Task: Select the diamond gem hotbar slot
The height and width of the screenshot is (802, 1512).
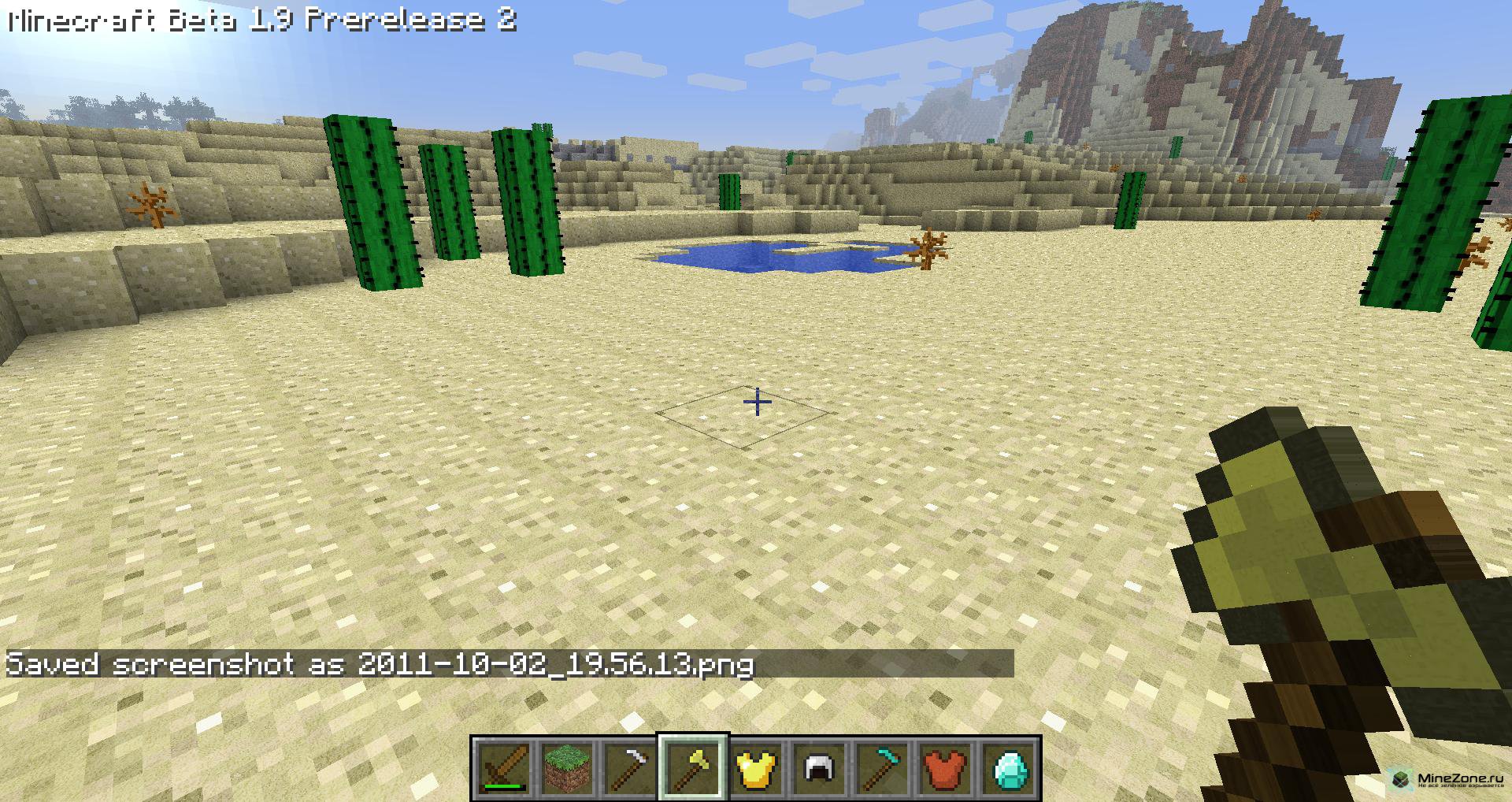Action: tap(1008, 767)
